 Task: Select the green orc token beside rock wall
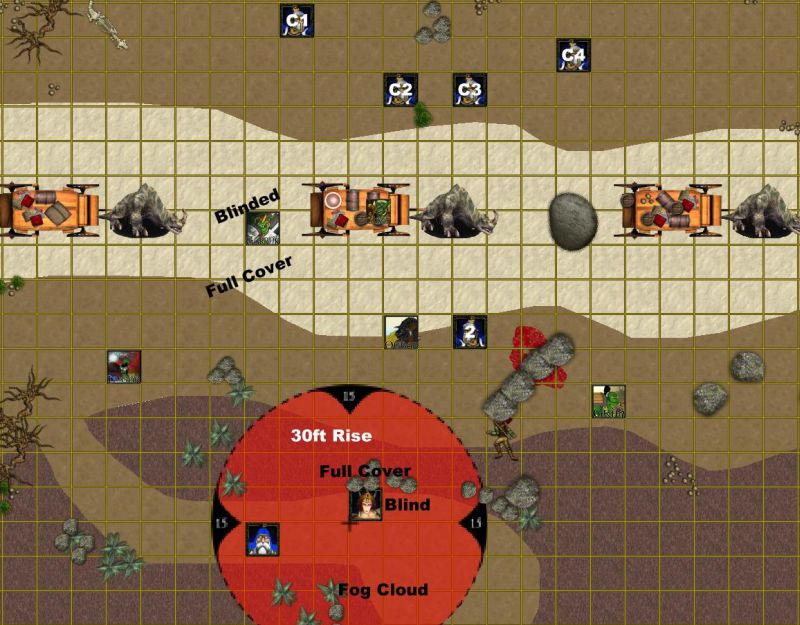coord(606,400)
